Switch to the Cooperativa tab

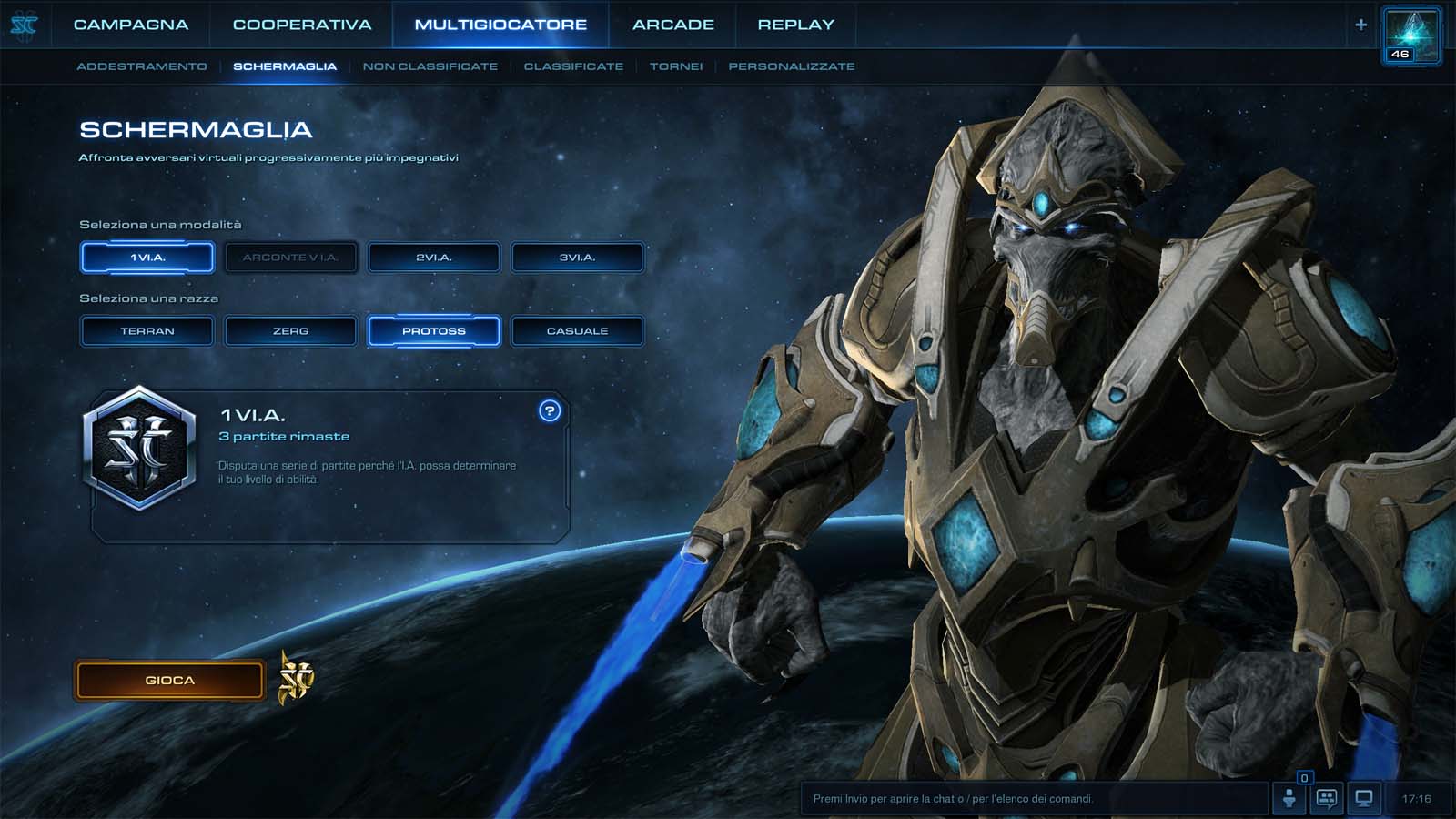(x=302, y=25)
